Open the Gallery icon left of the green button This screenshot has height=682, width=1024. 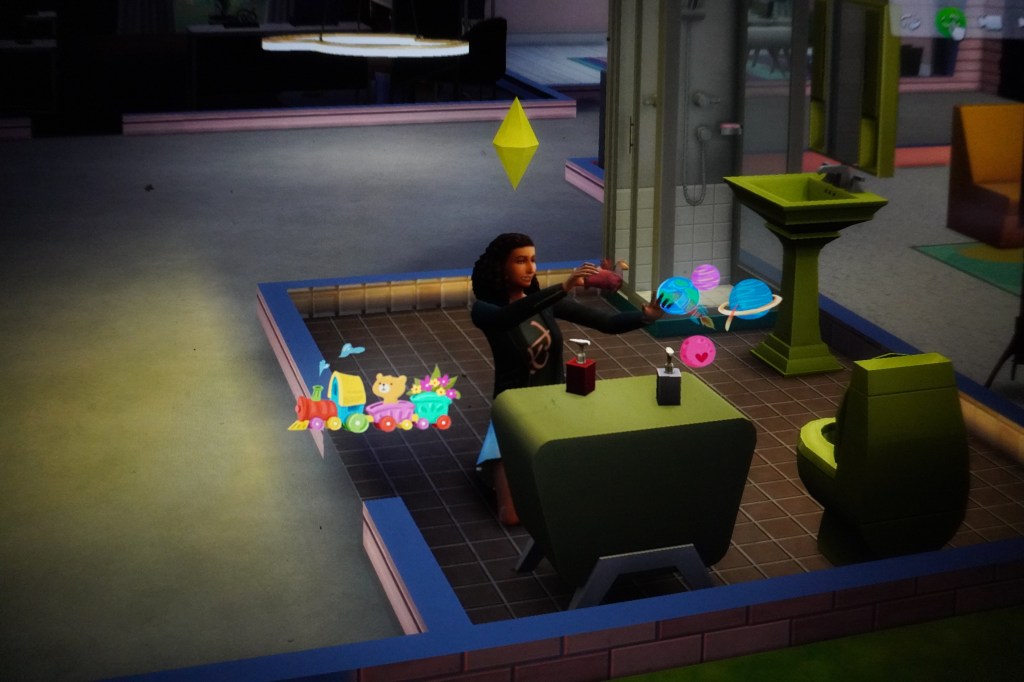click(910, 21)
